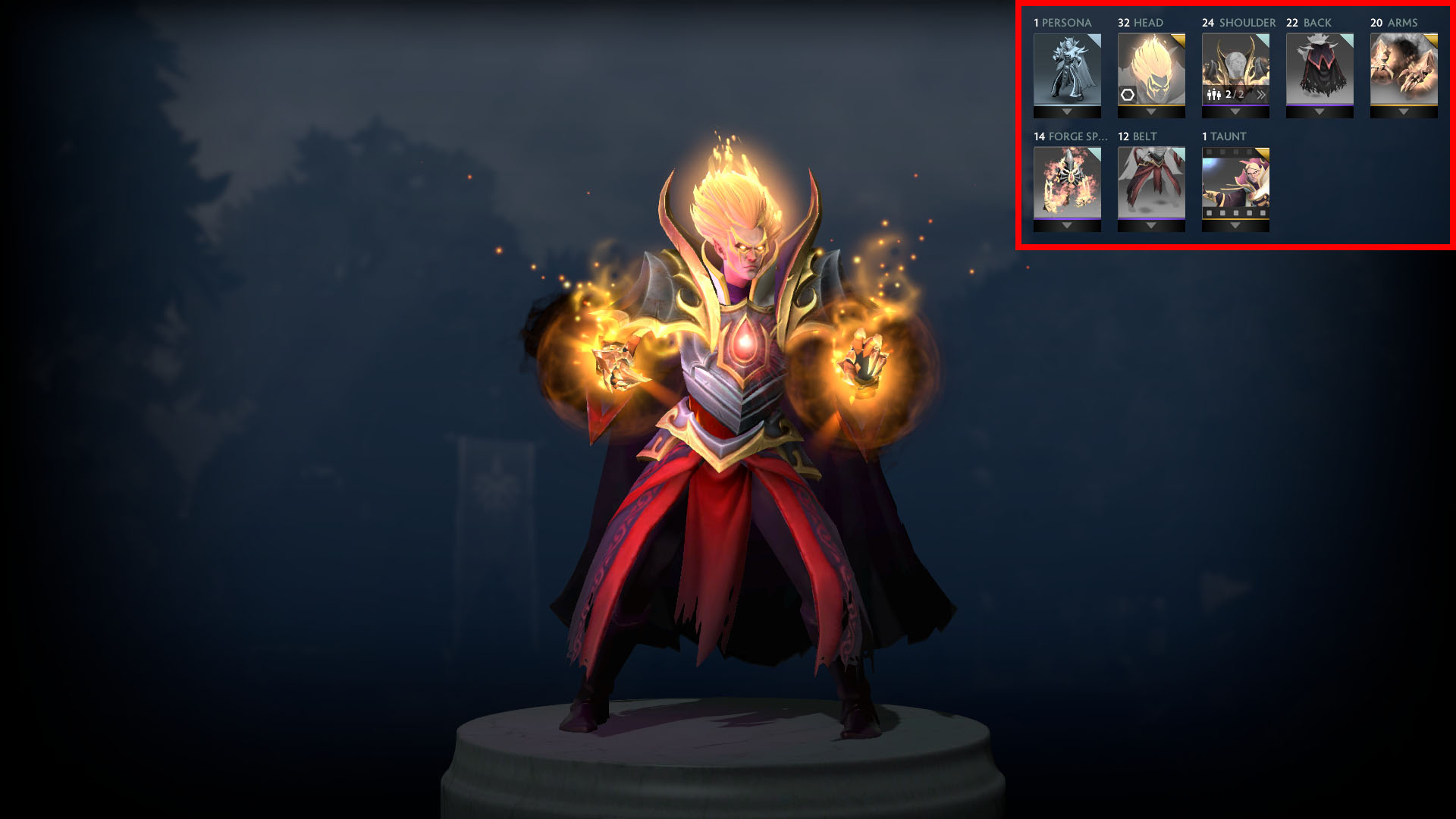Show Forge Spirit alternatives via dropdown arrow
The image size is (1456, 819).
1067,226
